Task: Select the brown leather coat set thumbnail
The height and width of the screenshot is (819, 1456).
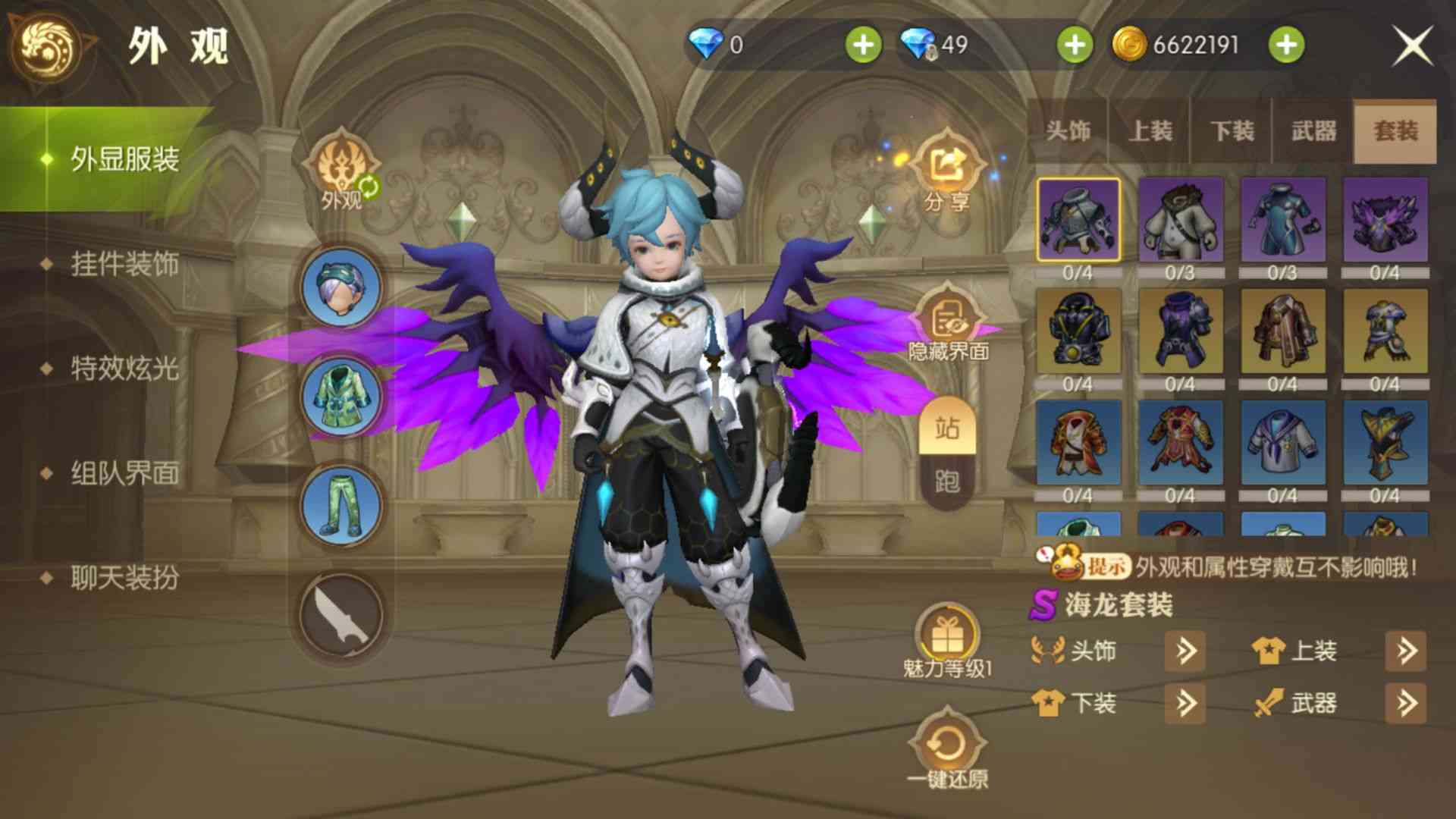Action: point(1282,331)
